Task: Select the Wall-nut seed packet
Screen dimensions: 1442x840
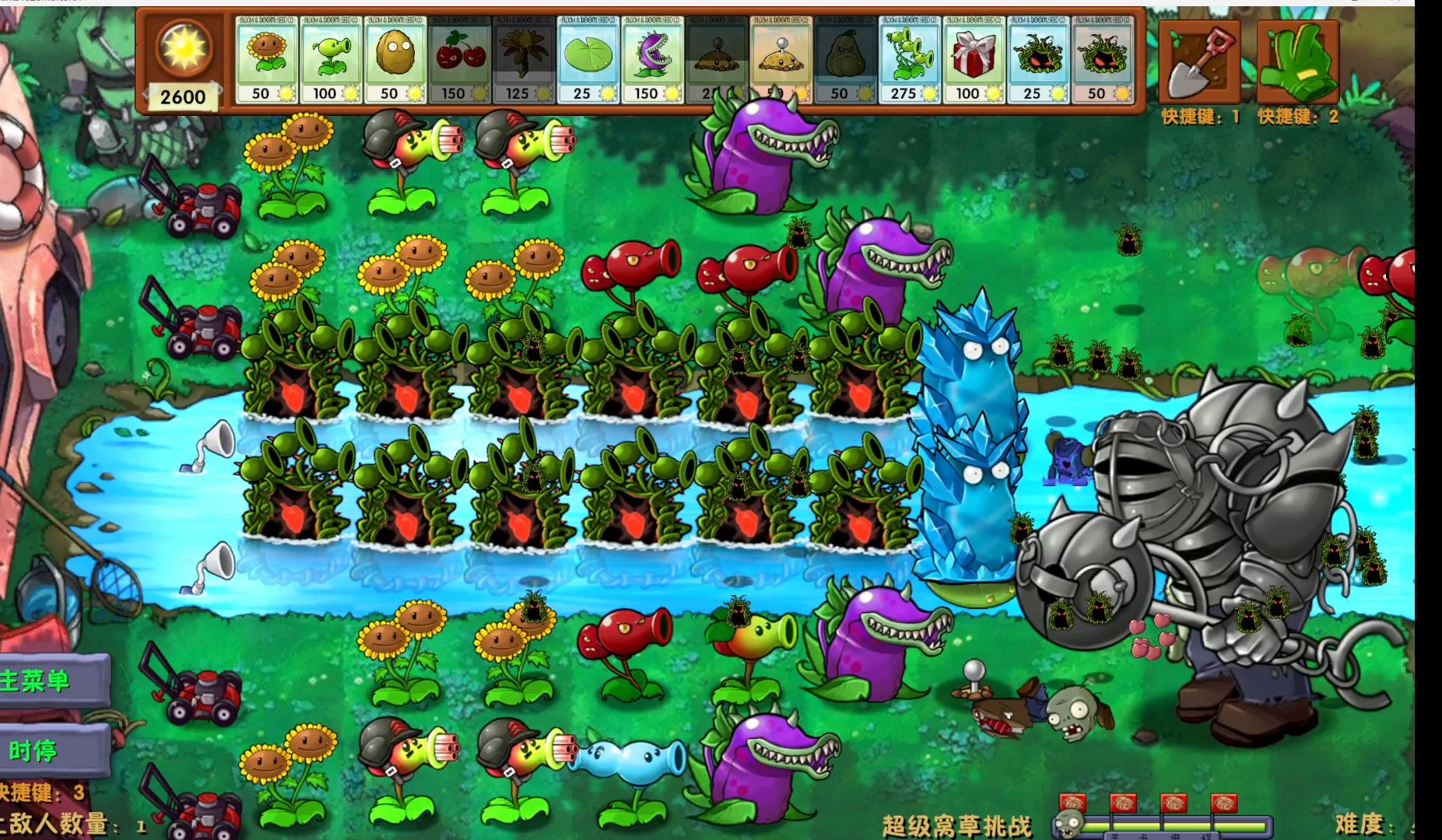Action: [397, 58]
